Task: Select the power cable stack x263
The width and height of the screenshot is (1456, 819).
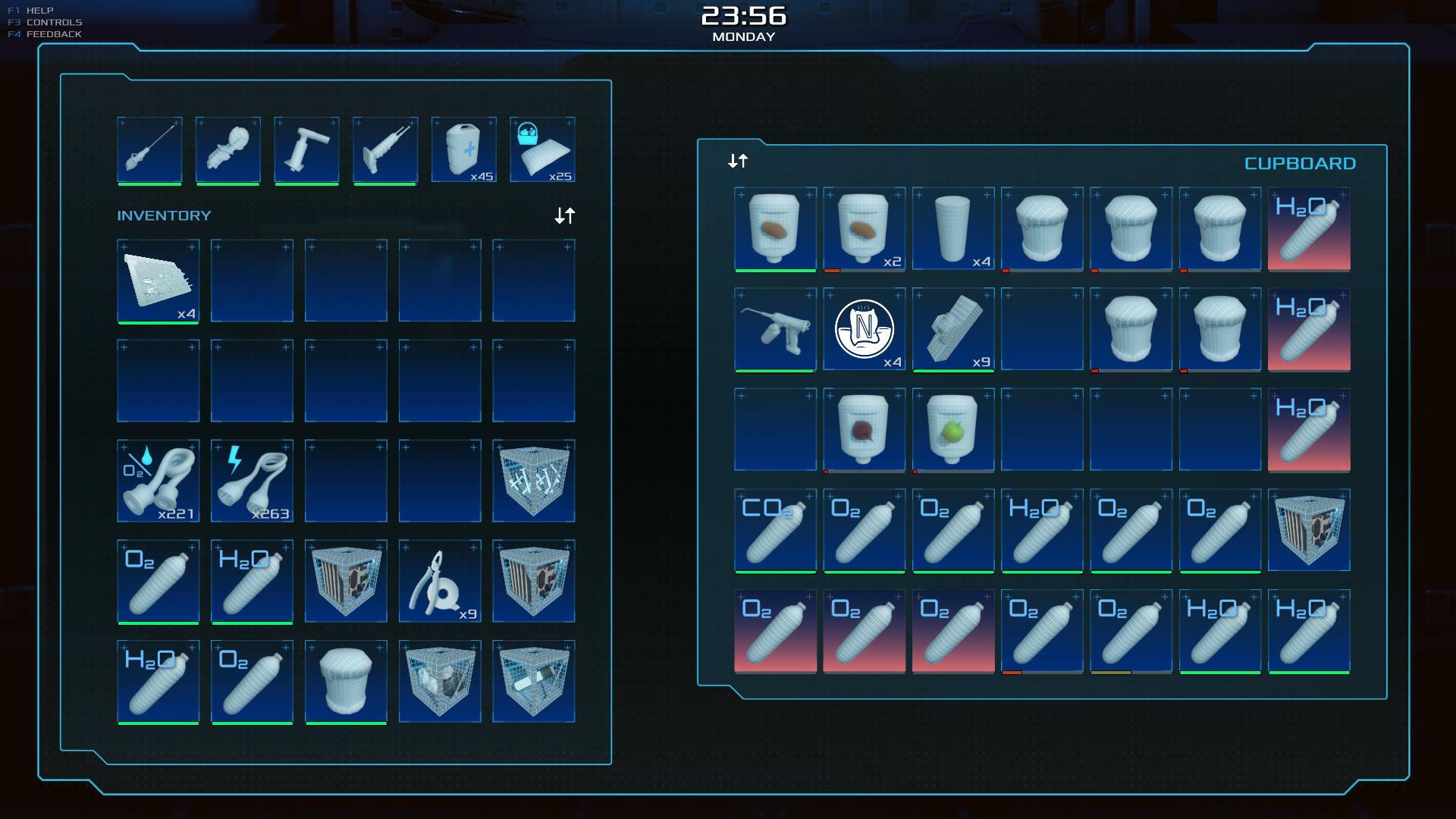Action: [x=252, y=481]
